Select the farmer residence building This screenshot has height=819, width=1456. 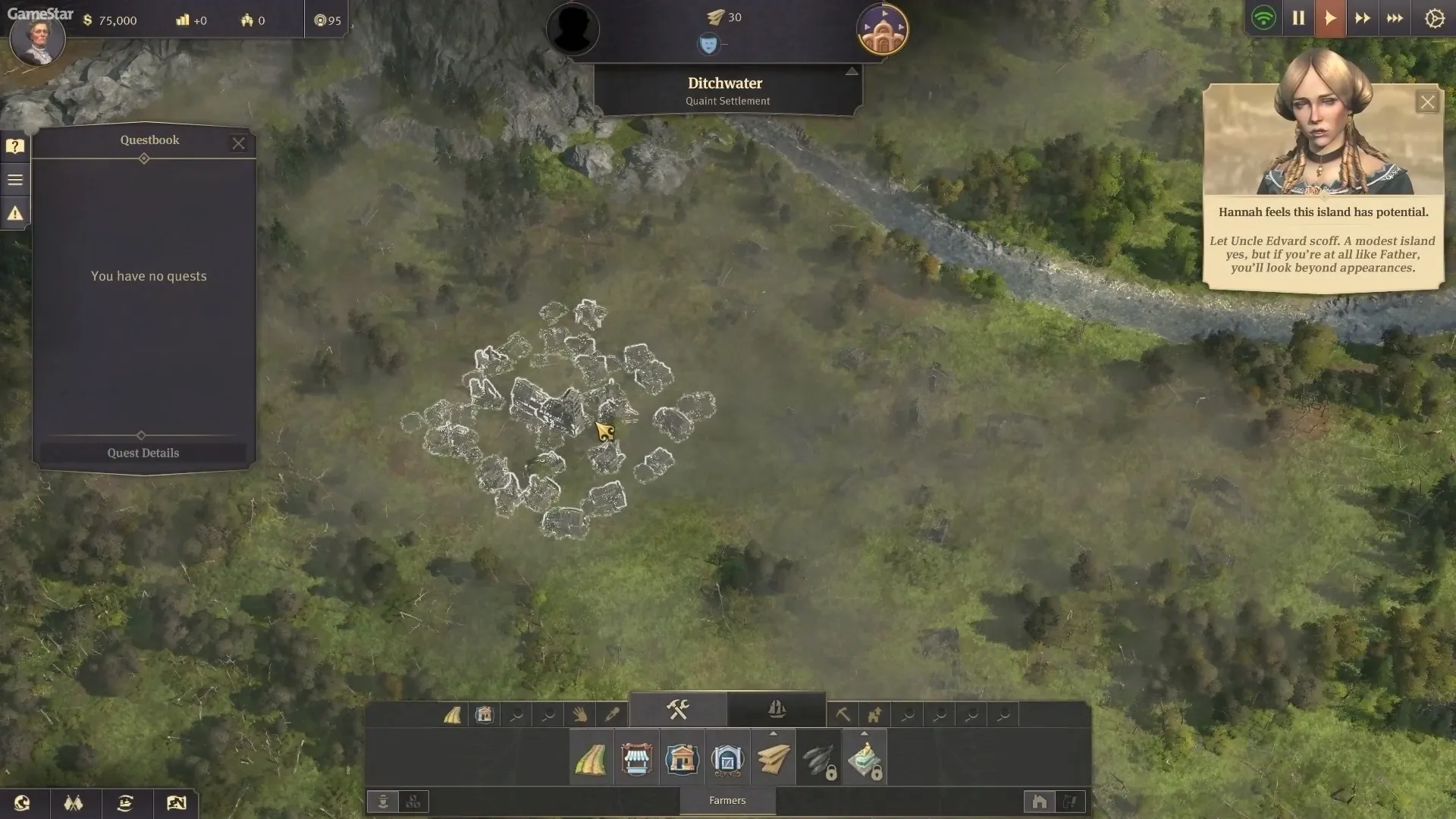point(682,759)
